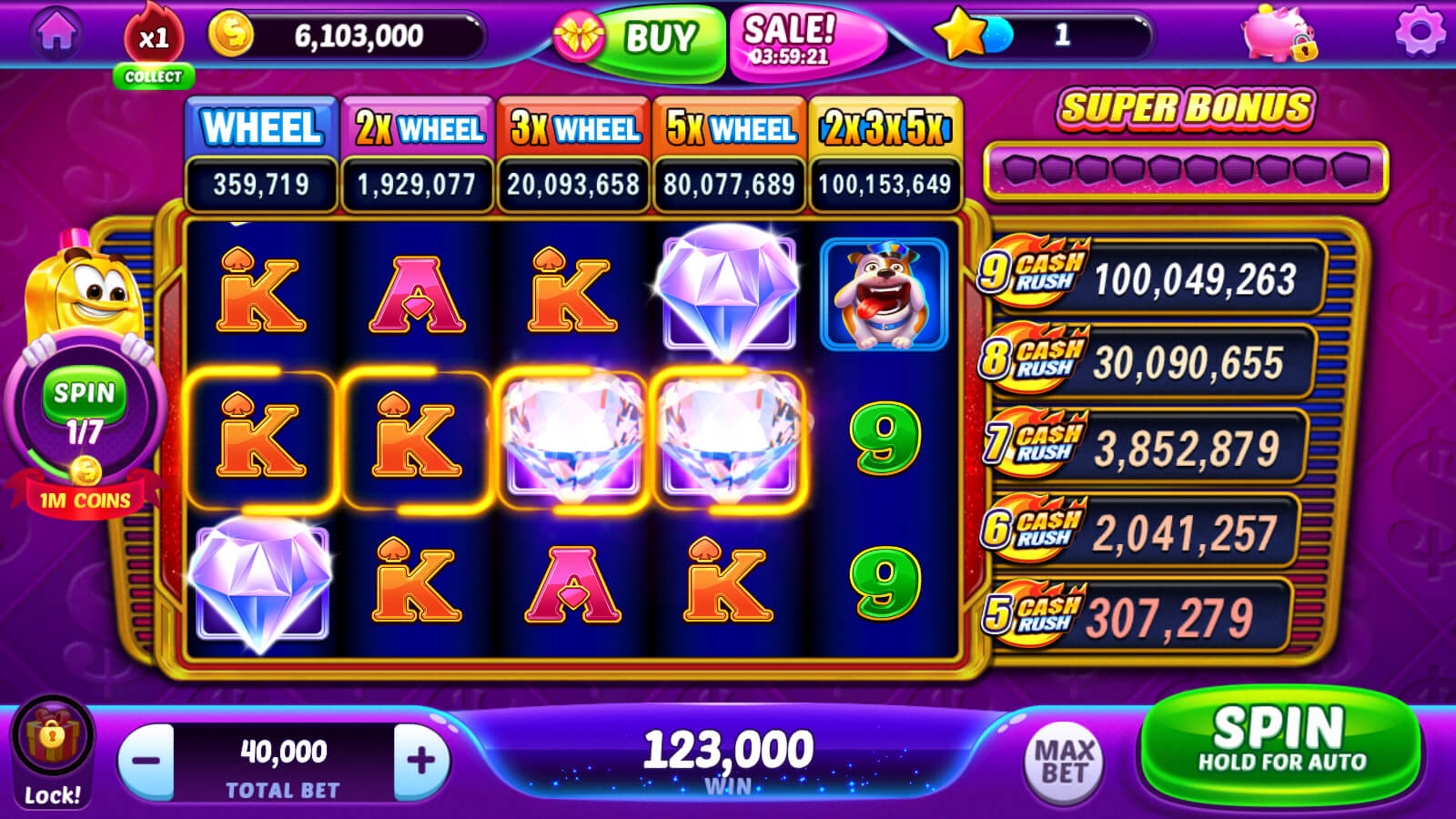This screenshot has width=1456, height=819.
Task: Increase total bet with plus button
Action: pyautogui.click(x=423, y=757)
